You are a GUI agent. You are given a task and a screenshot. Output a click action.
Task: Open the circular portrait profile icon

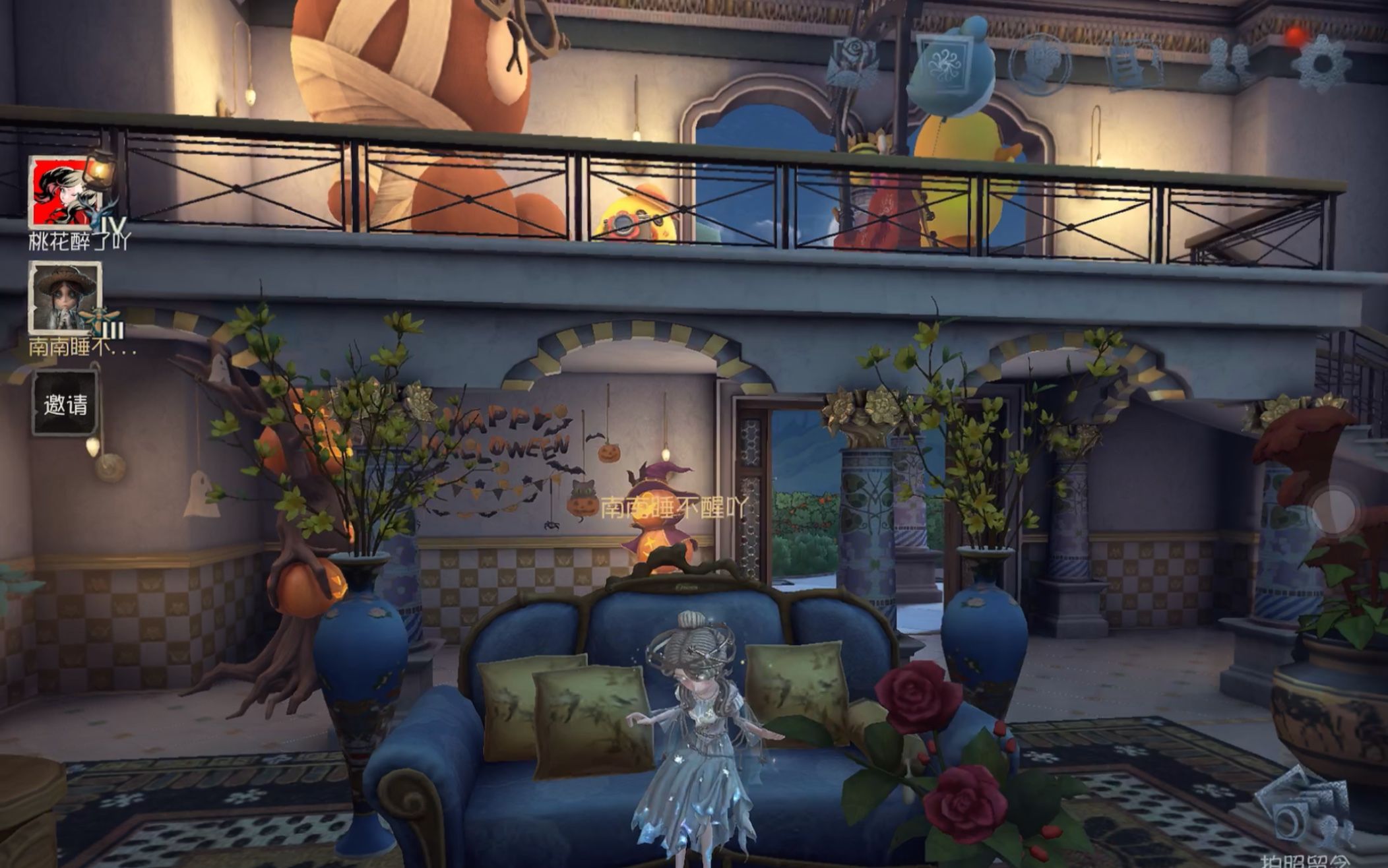coord(1040,64)
